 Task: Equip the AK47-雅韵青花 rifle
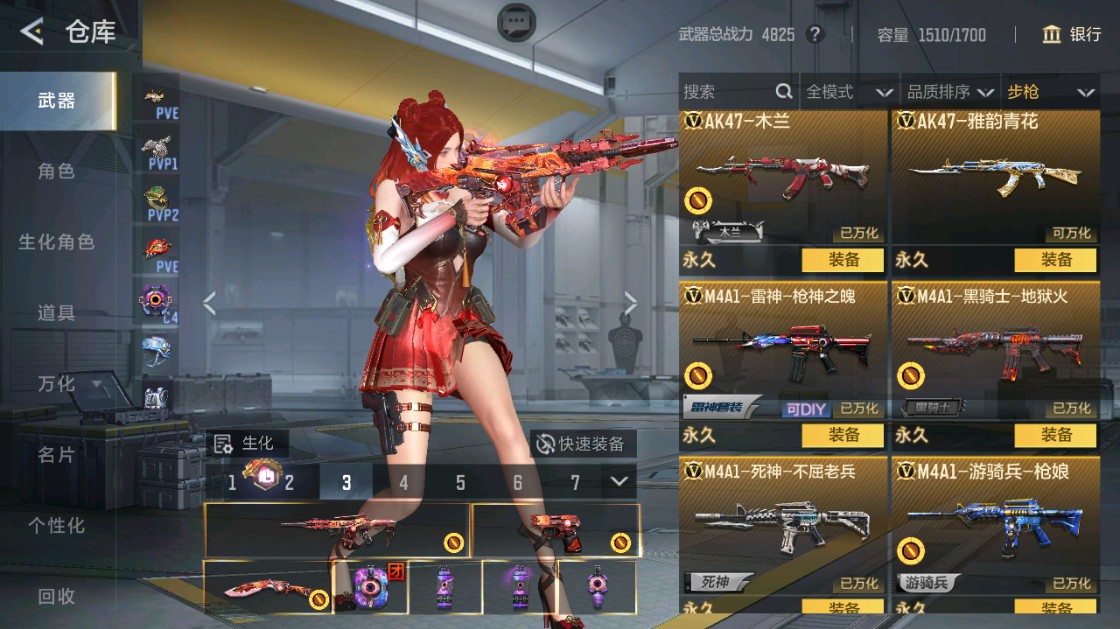pyautogui.click(x=1055, y=260)
